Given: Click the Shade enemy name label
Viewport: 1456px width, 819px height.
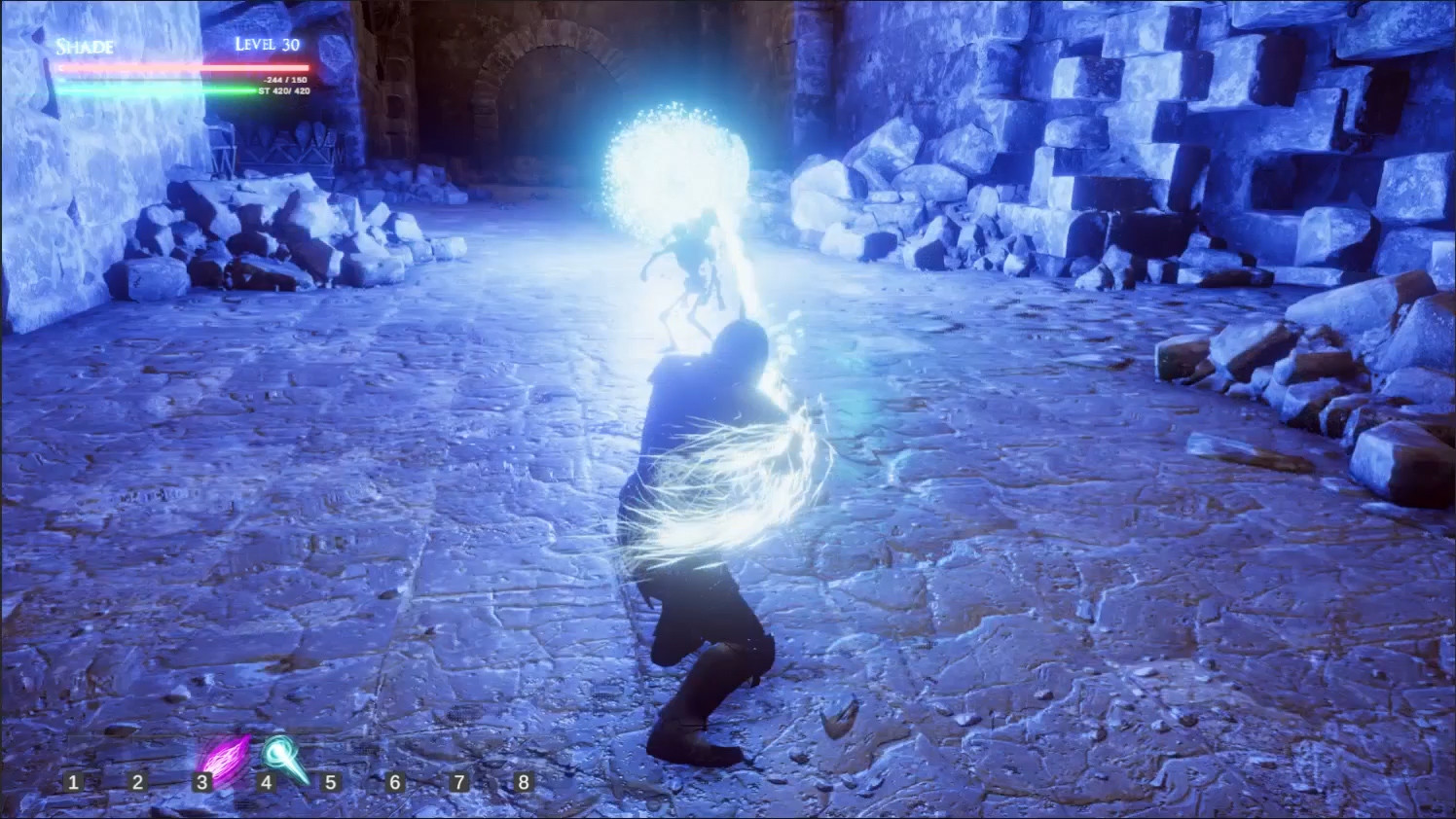Looking at the screenshot, I should click(x=84, y=46).
